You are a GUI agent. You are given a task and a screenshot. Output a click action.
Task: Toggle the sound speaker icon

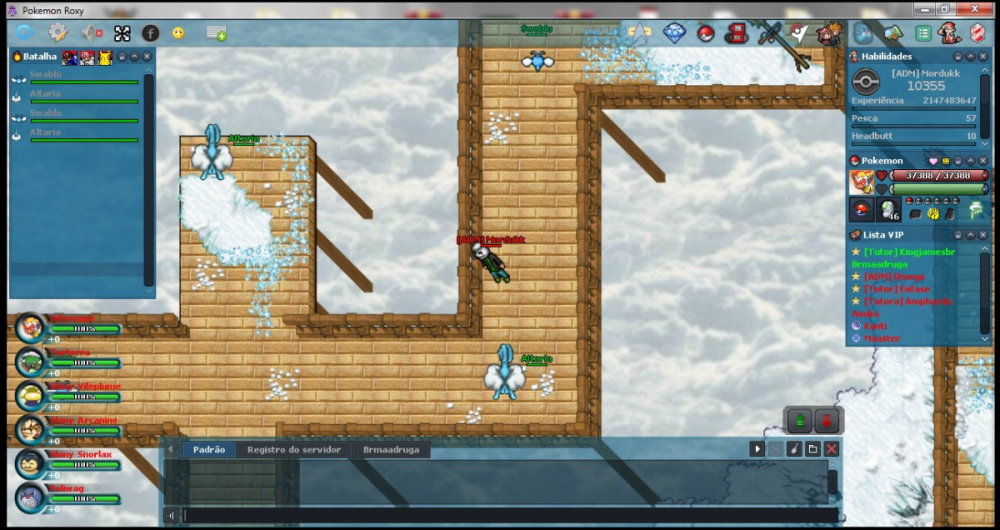[91, 33]
